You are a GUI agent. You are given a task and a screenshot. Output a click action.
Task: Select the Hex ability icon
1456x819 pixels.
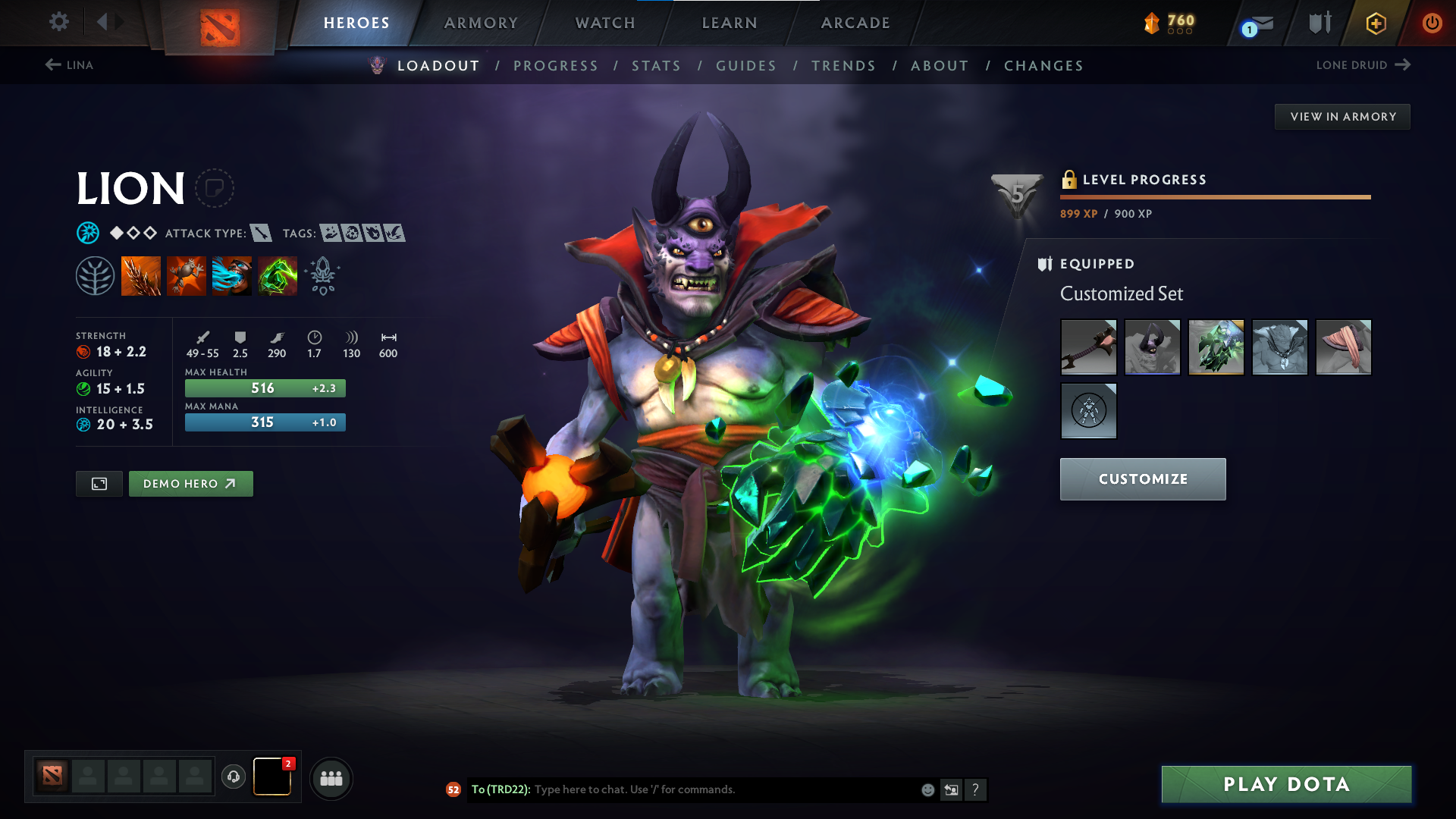pos(187,275)
